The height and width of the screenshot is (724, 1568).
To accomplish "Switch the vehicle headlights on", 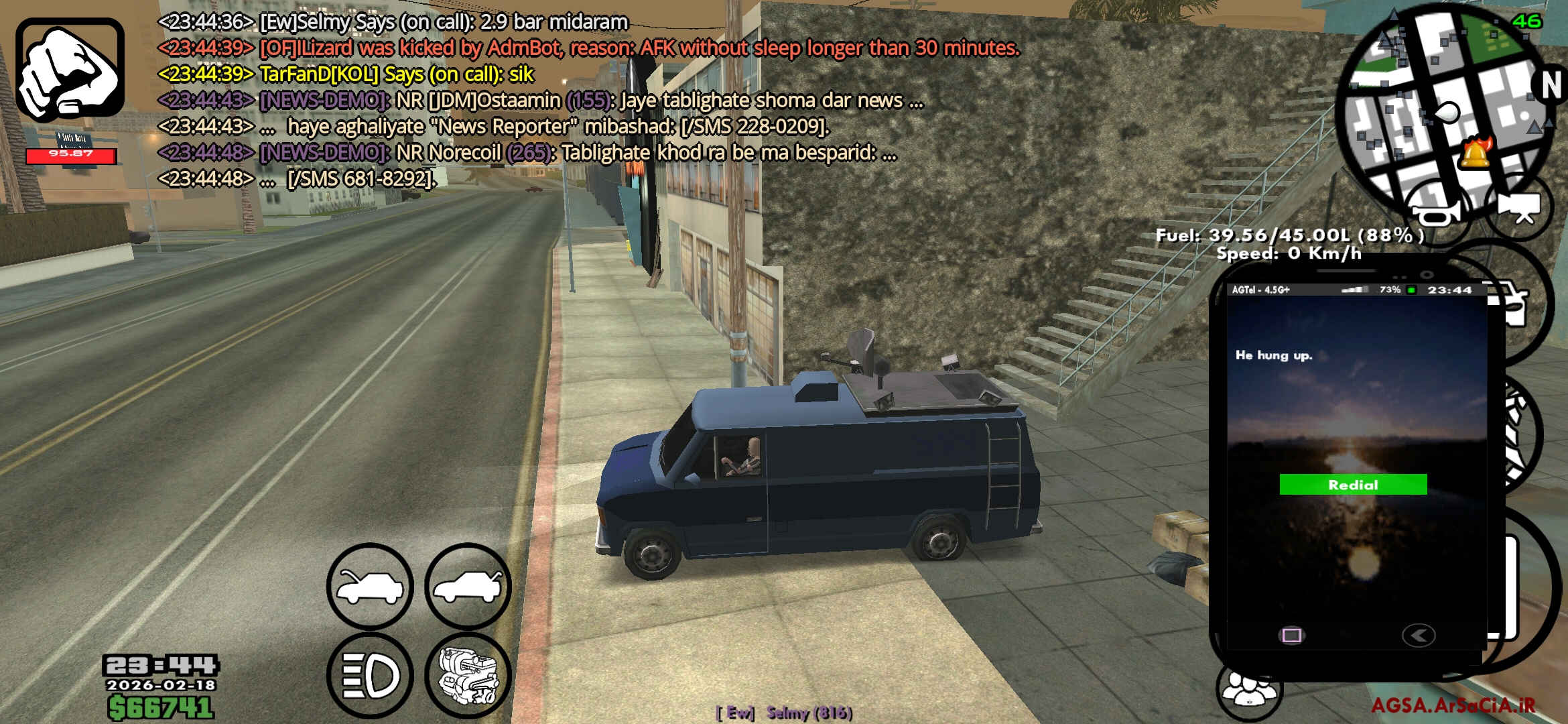I will point(370,675).
